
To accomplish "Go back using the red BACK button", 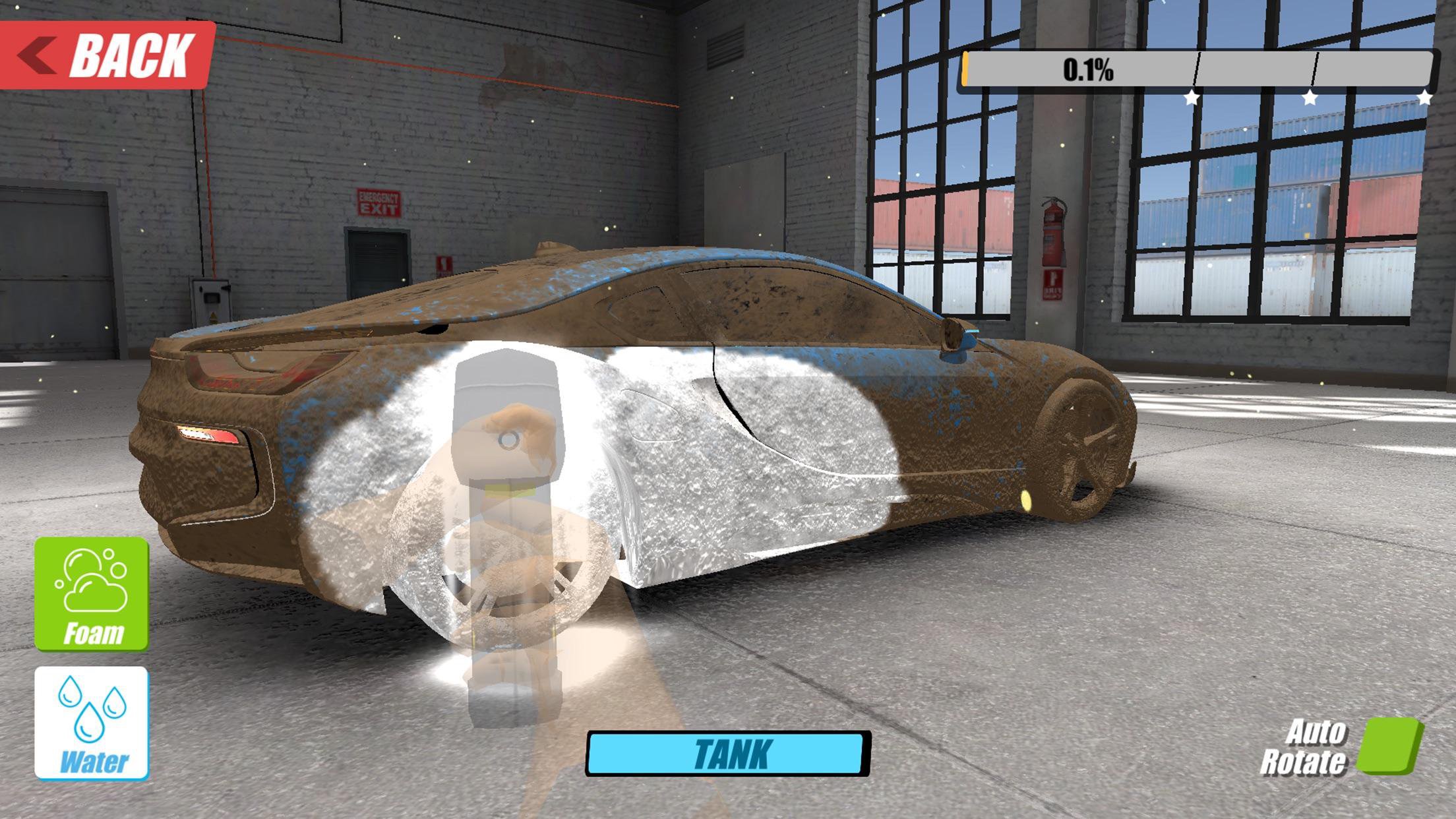I will (x=107, y=55).
